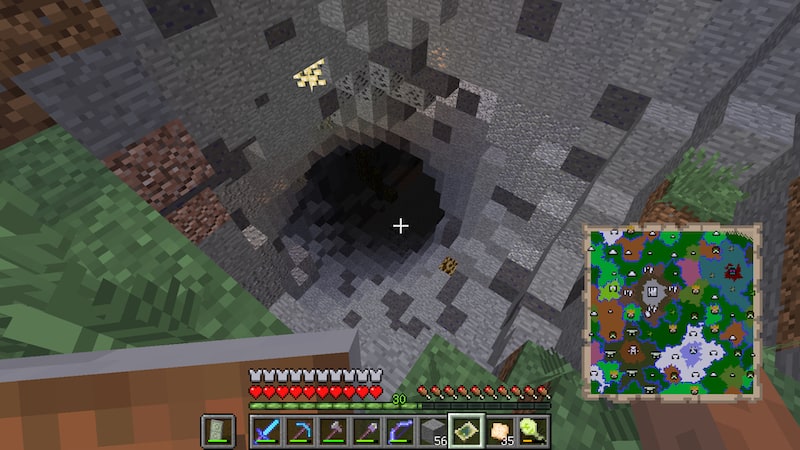800x450 pixels.
Task: Choose the glowing green scepter slot
Action: (534, 432)
